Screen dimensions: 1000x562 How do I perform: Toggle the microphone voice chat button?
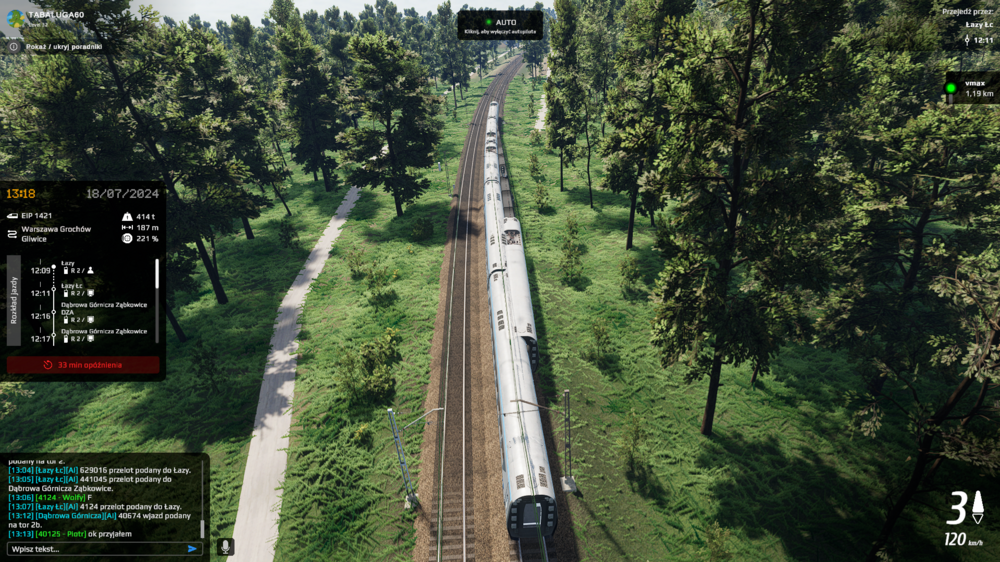(x=226, y=547)
